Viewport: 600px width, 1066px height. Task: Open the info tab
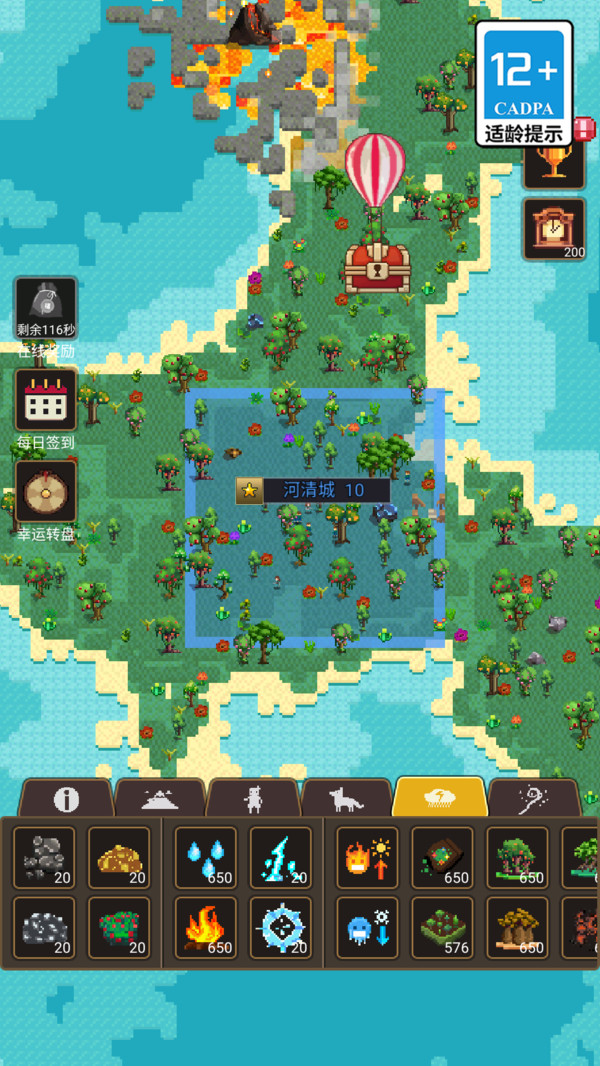[x=66, y=798]
